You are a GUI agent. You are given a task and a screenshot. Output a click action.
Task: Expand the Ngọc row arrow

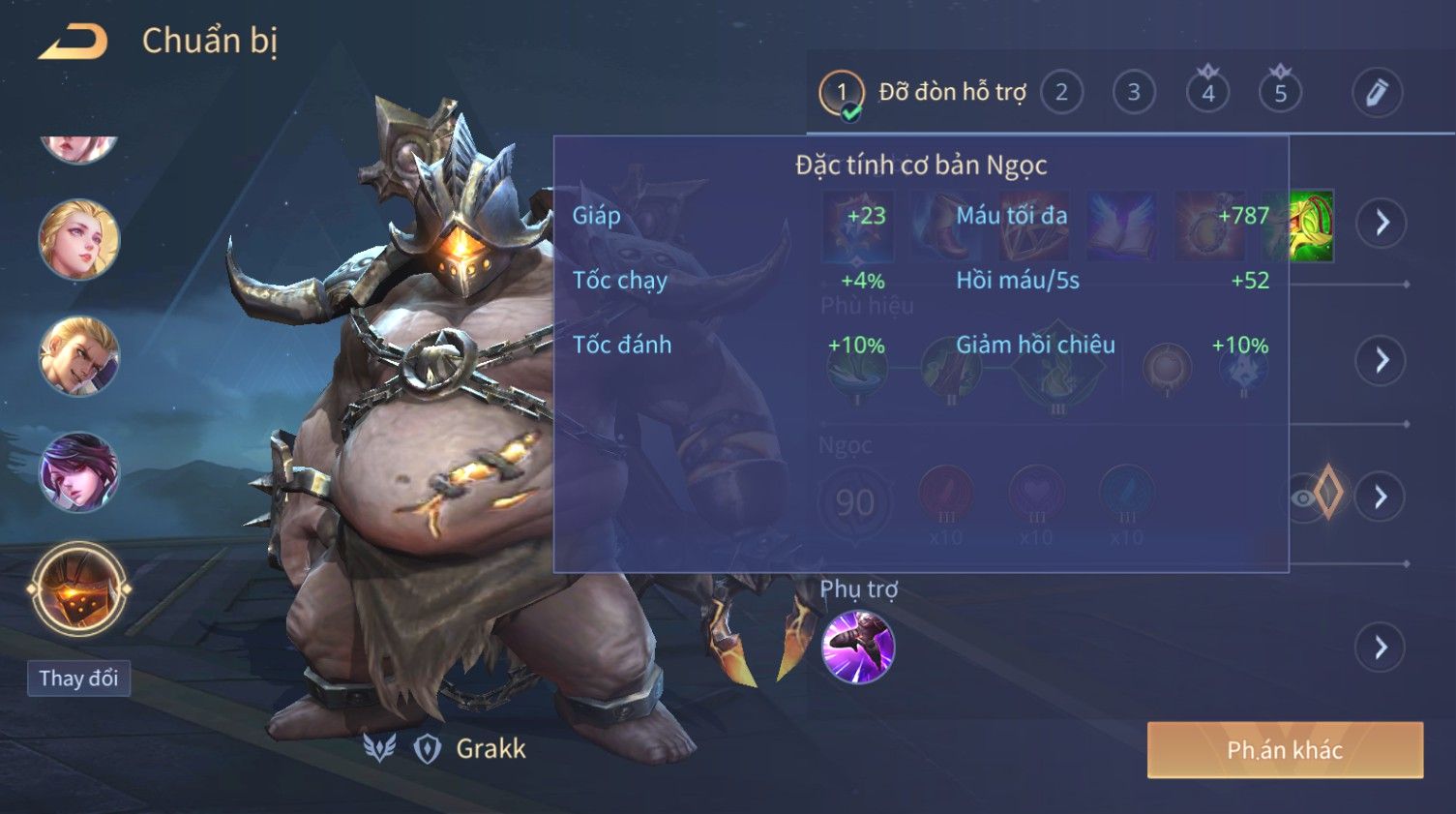click(1381, 497)
